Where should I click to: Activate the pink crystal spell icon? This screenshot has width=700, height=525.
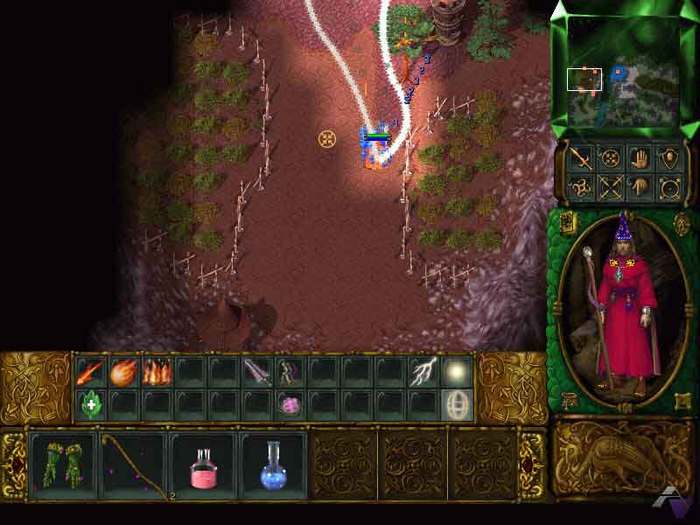point(292,405)
